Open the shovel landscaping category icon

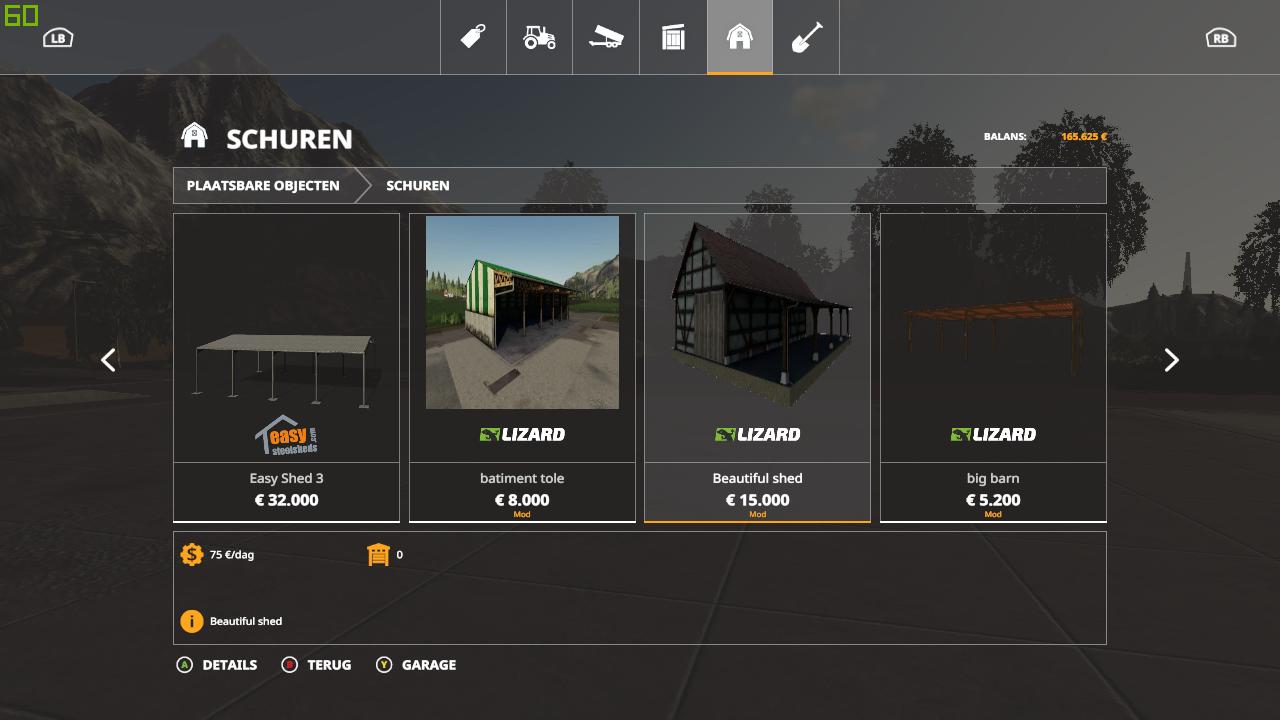point(806,37)
